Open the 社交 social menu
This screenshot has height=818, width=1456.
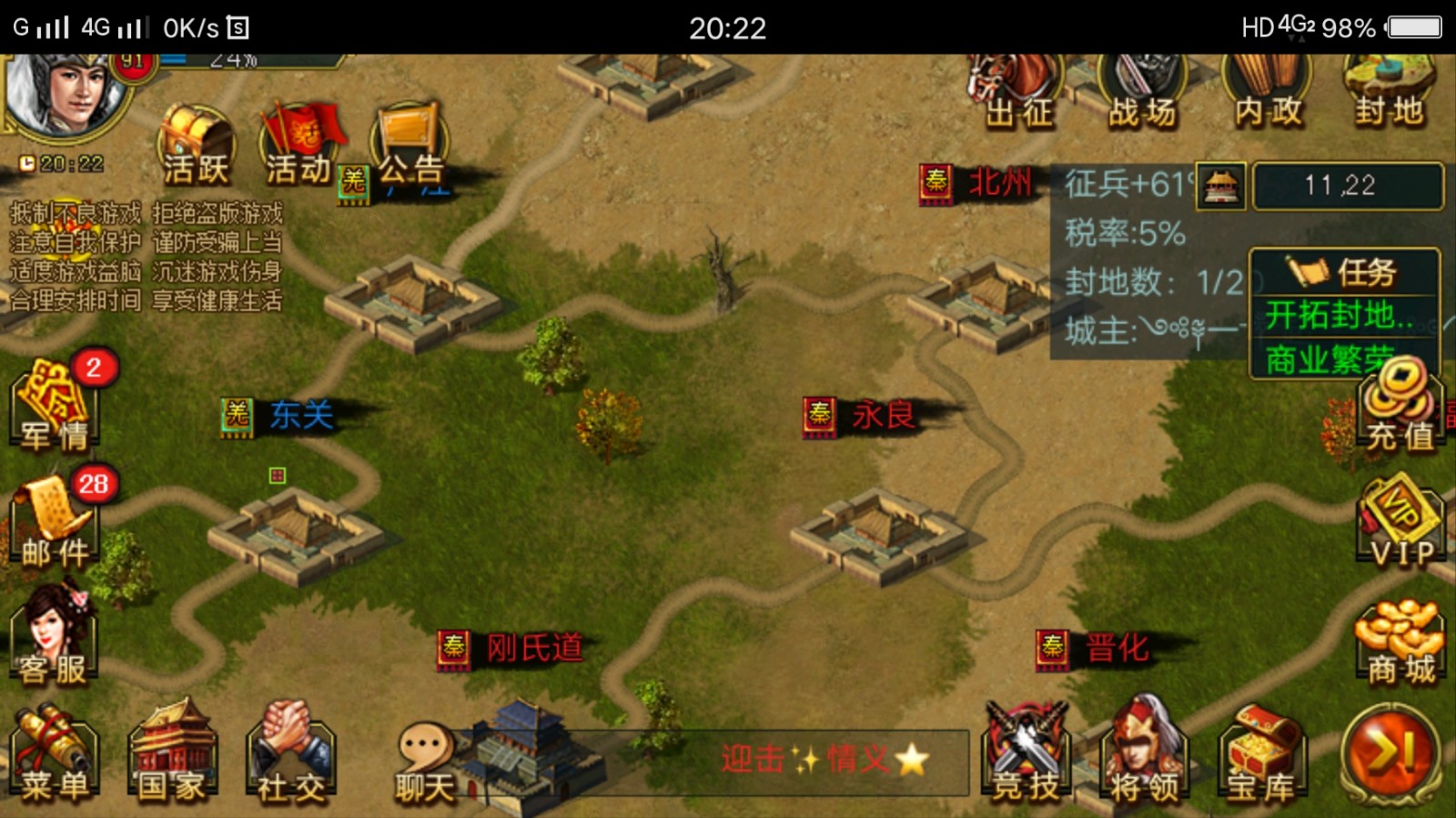pos(291,751)
